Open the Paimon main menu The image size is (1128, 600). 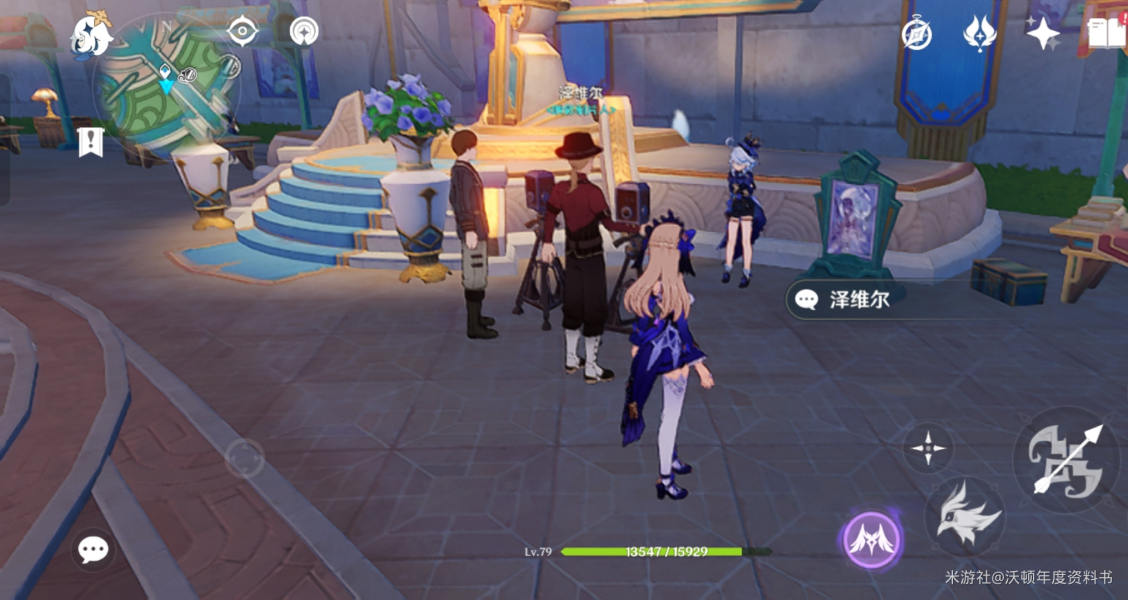(90, 35)
